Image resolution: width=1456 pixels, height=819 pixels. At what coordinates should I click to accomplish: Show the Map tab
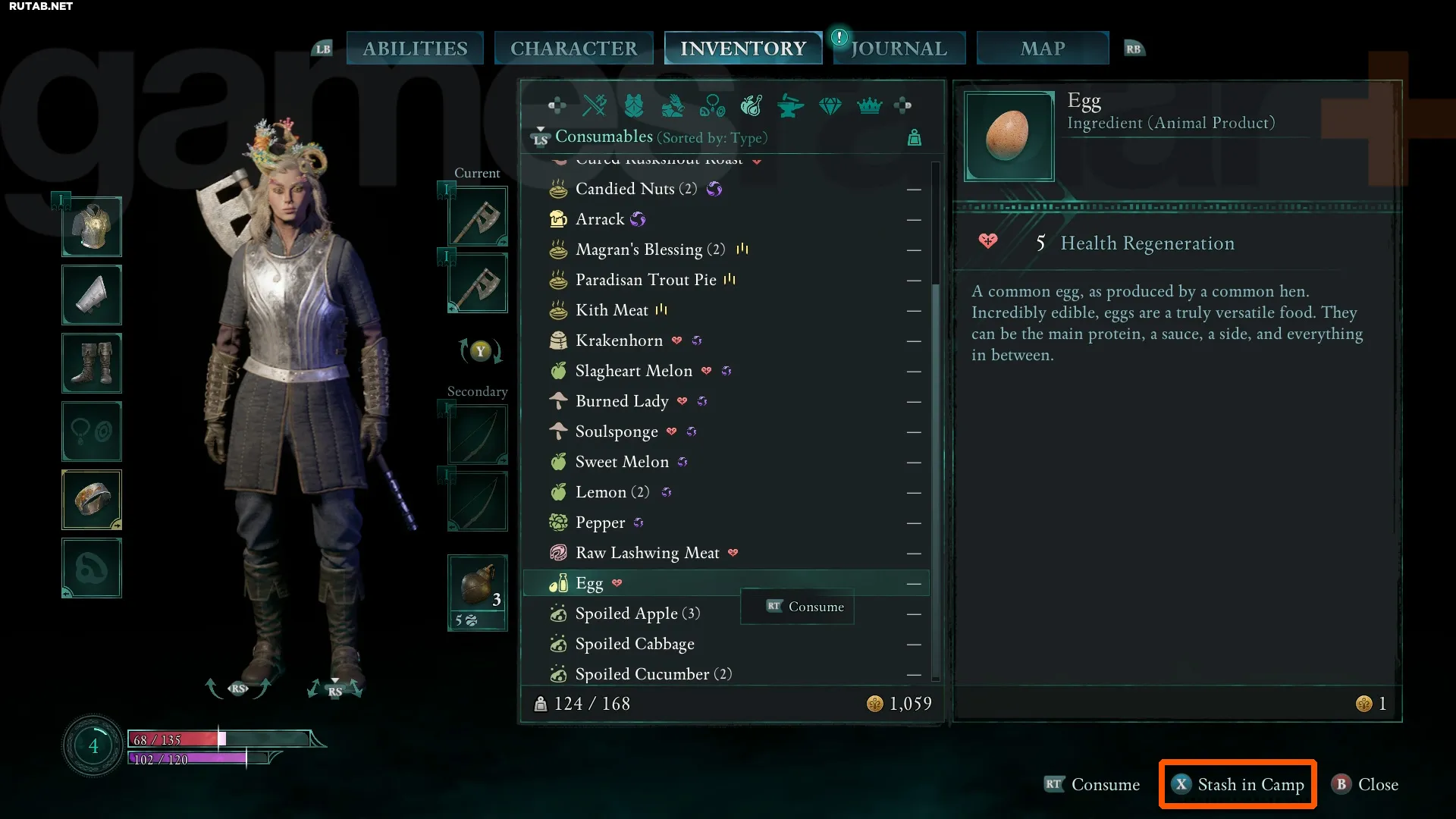1043,49
